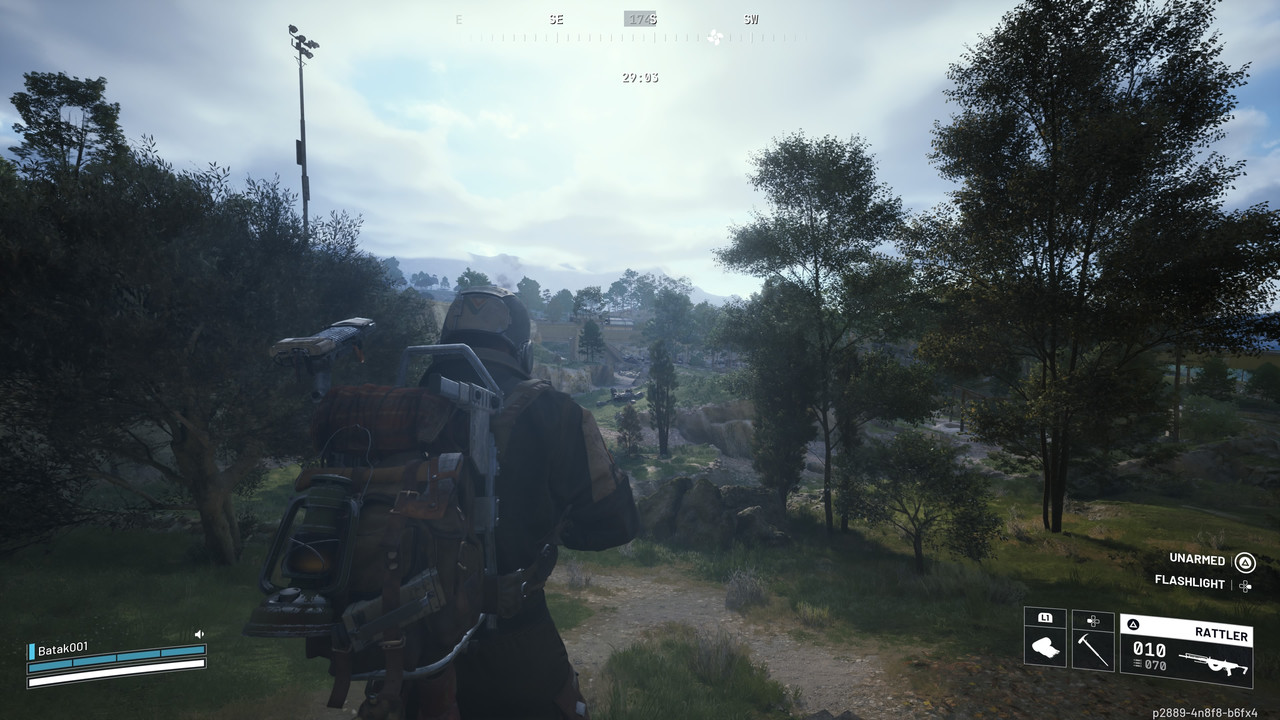Click the Flashlight label

coord(1189,581)
